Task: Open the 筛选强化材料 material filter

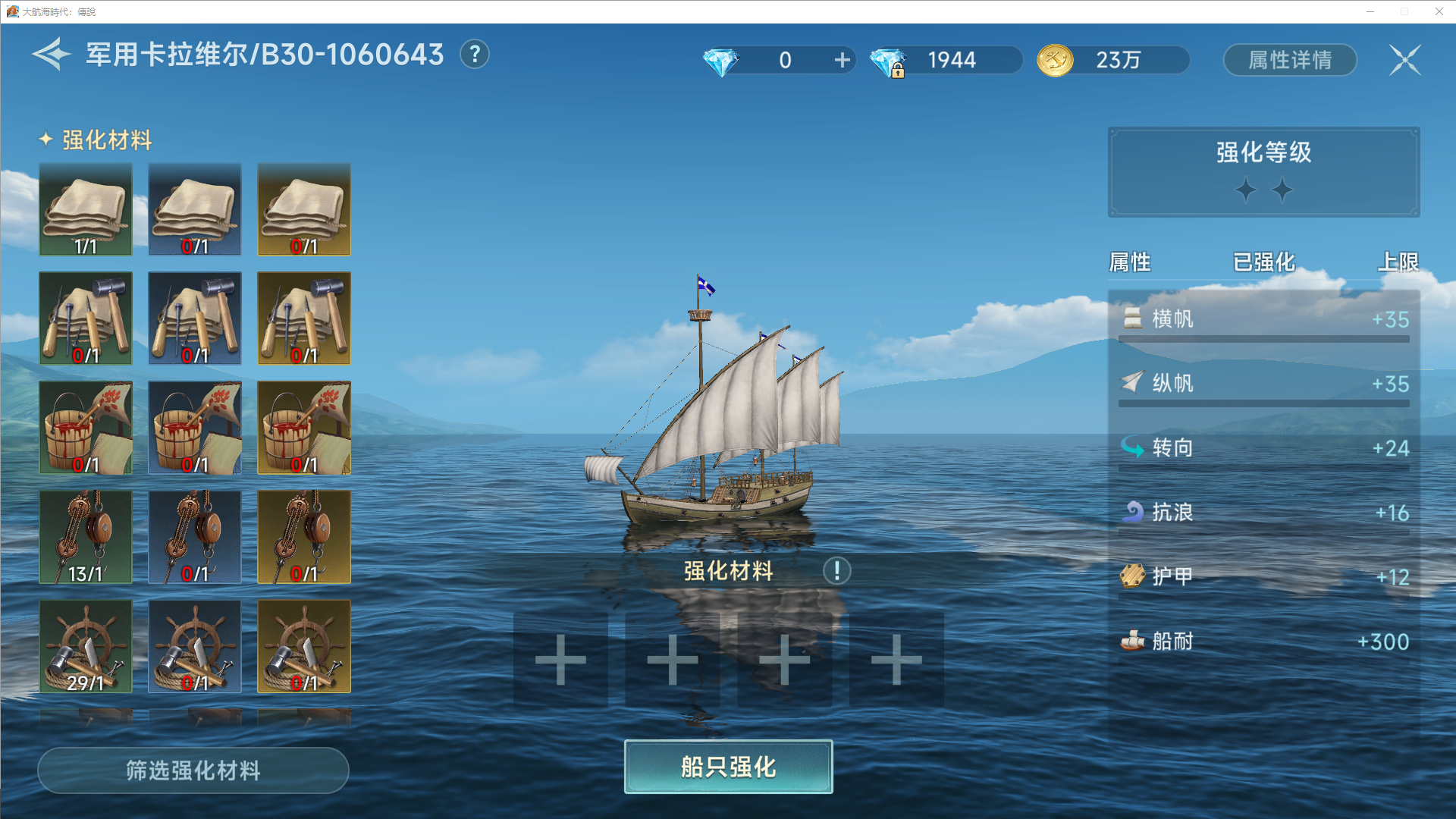Action: 193,770
